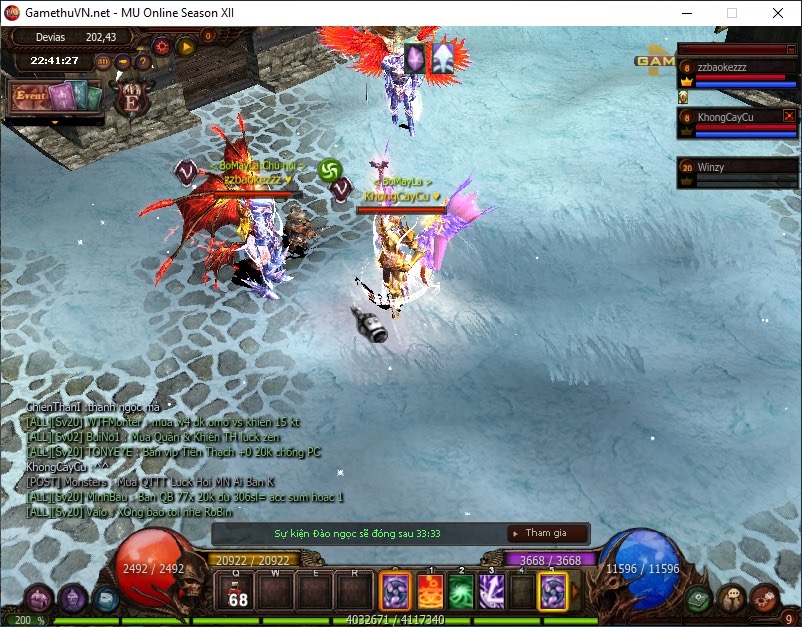The height and width of the screenshot is (627, 802).
Task: Activate the green swirl skill in slot 2
Action: 460,591
